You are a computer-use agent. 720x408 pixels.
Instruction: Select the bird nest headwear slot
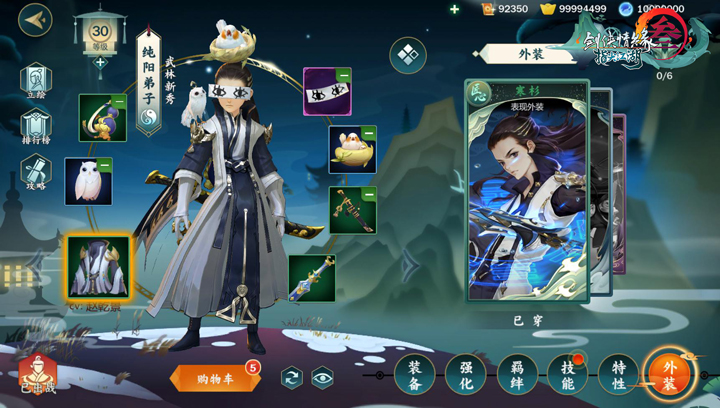352,150
